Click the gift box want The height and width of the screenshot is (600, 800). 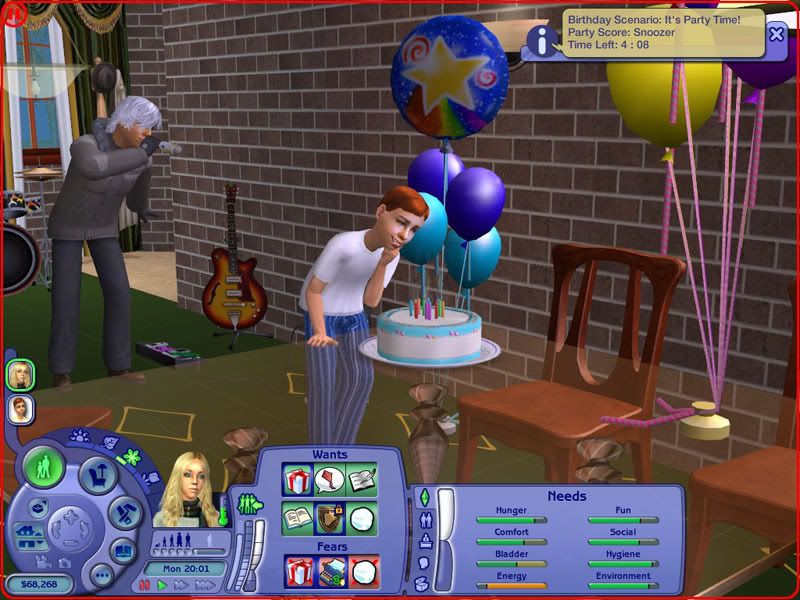[298, 480]
